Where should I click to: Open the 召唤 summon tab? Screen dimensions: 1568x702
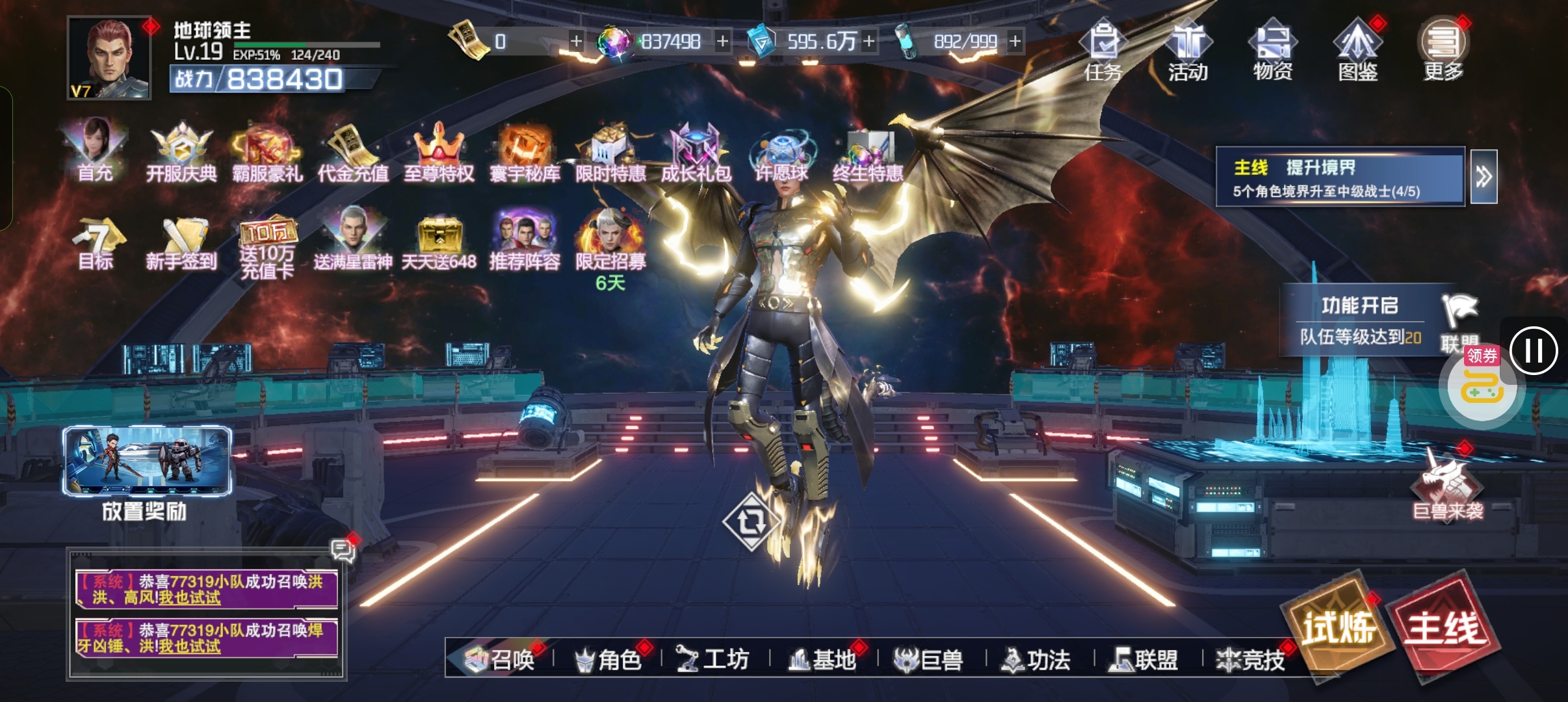coord(501,660)
